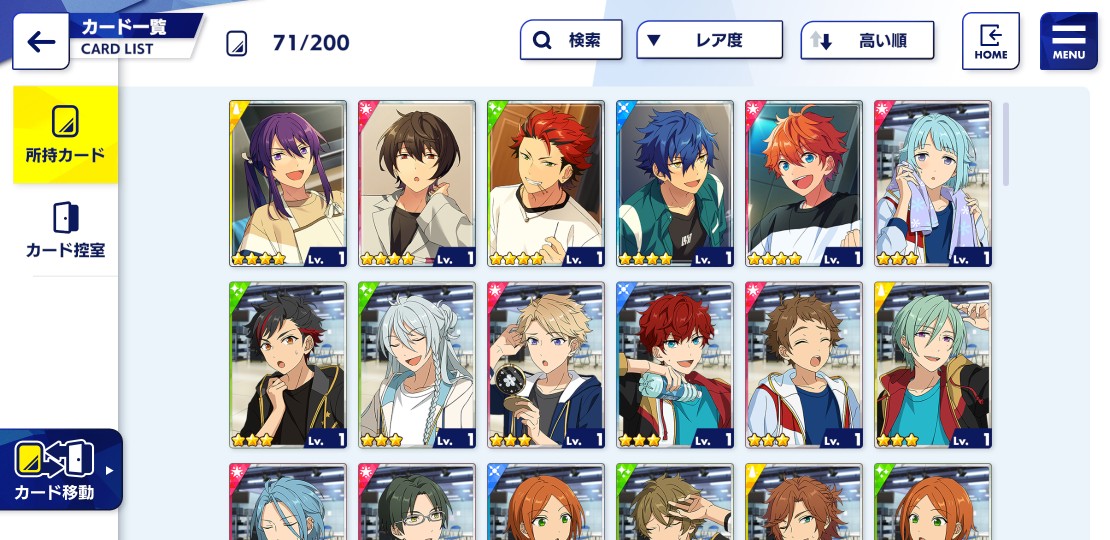The height and width of the screenshot is (540, 1110).
Task: Pick the blue-haired card in green jacket
Action: pyautogui.click(x=675, y=183)
